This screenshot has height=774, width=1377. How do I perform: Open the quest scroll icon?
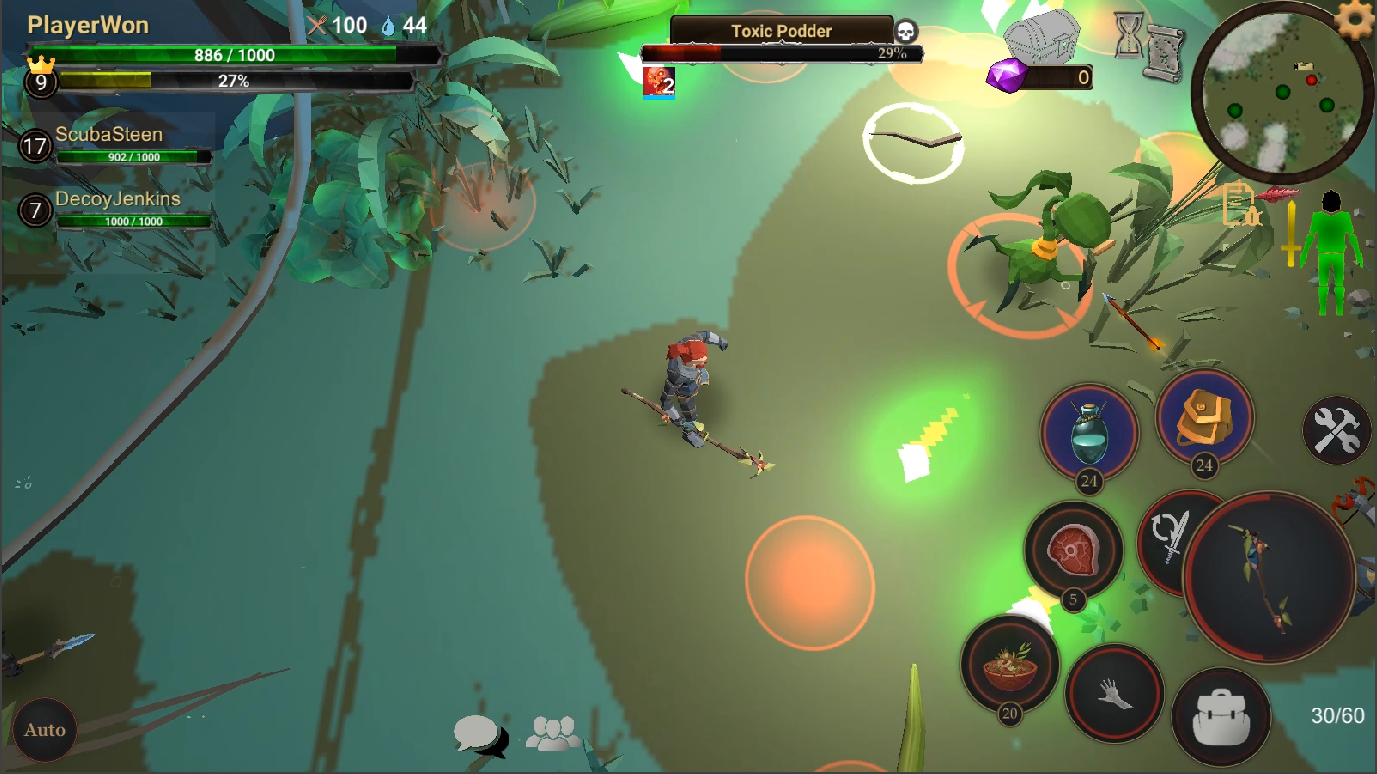[x=1164, y=52]
